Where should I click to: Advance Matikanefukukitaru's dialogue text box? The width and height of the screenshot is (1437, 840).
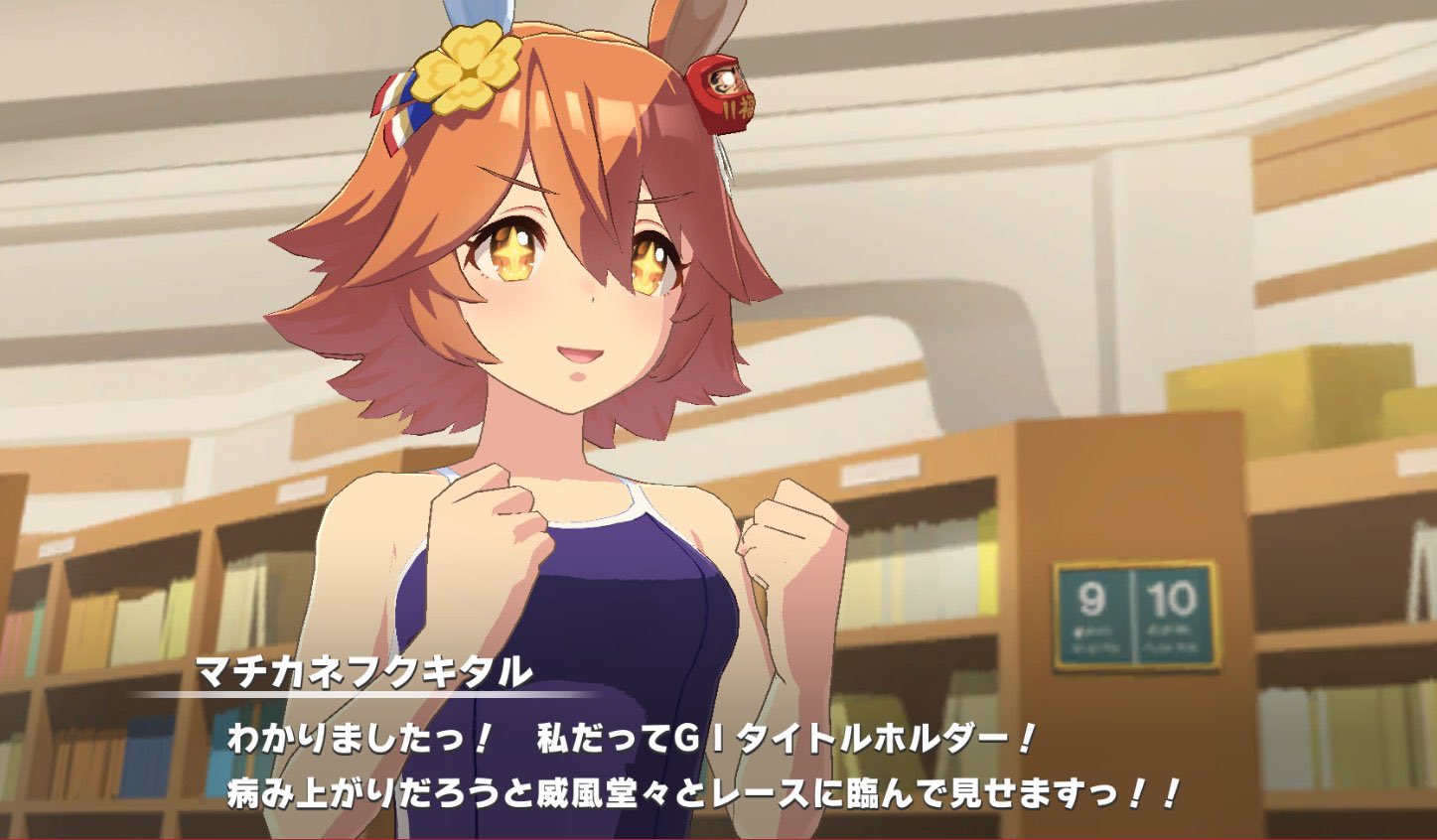701,766
